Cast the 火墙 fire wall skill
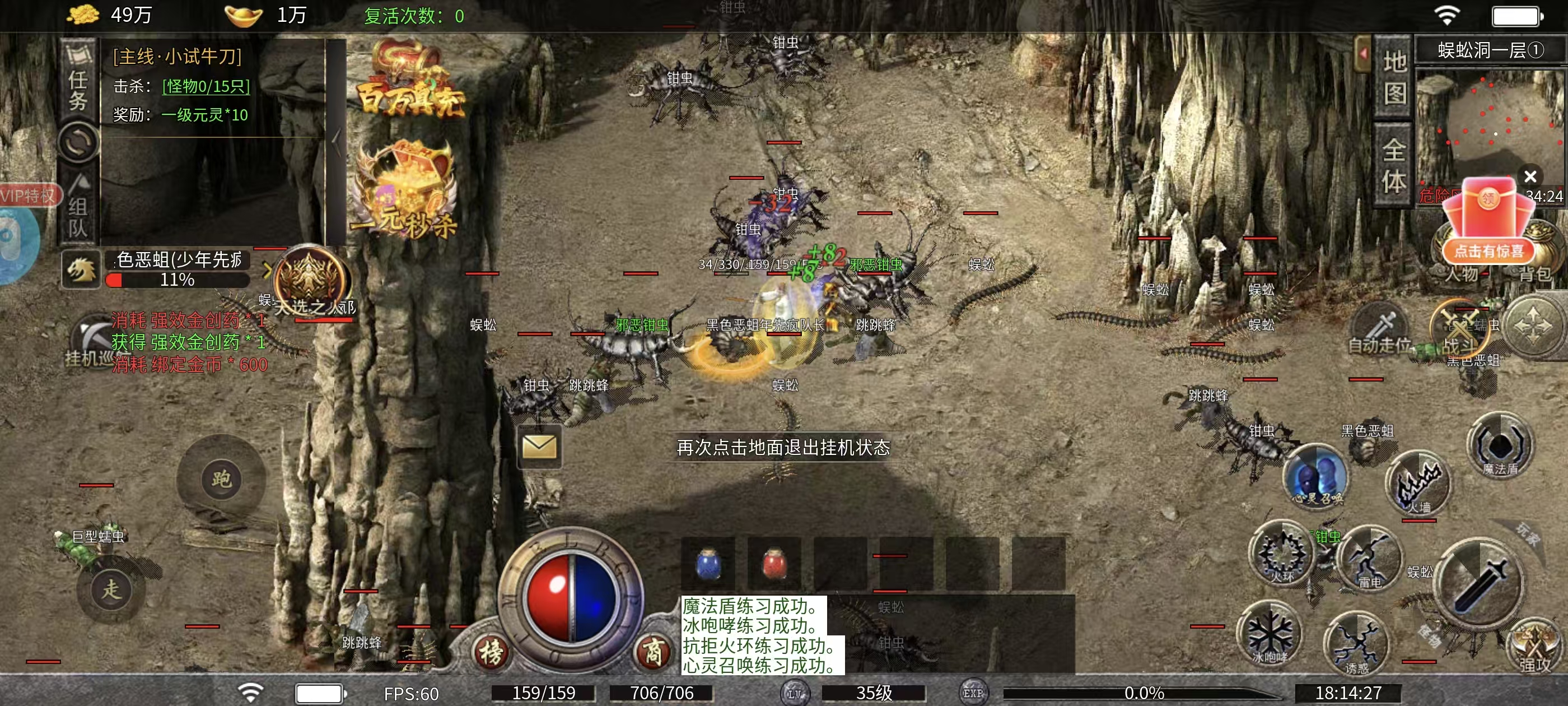Viewport: 1568px width, 706px height. tap(1418, 482)
